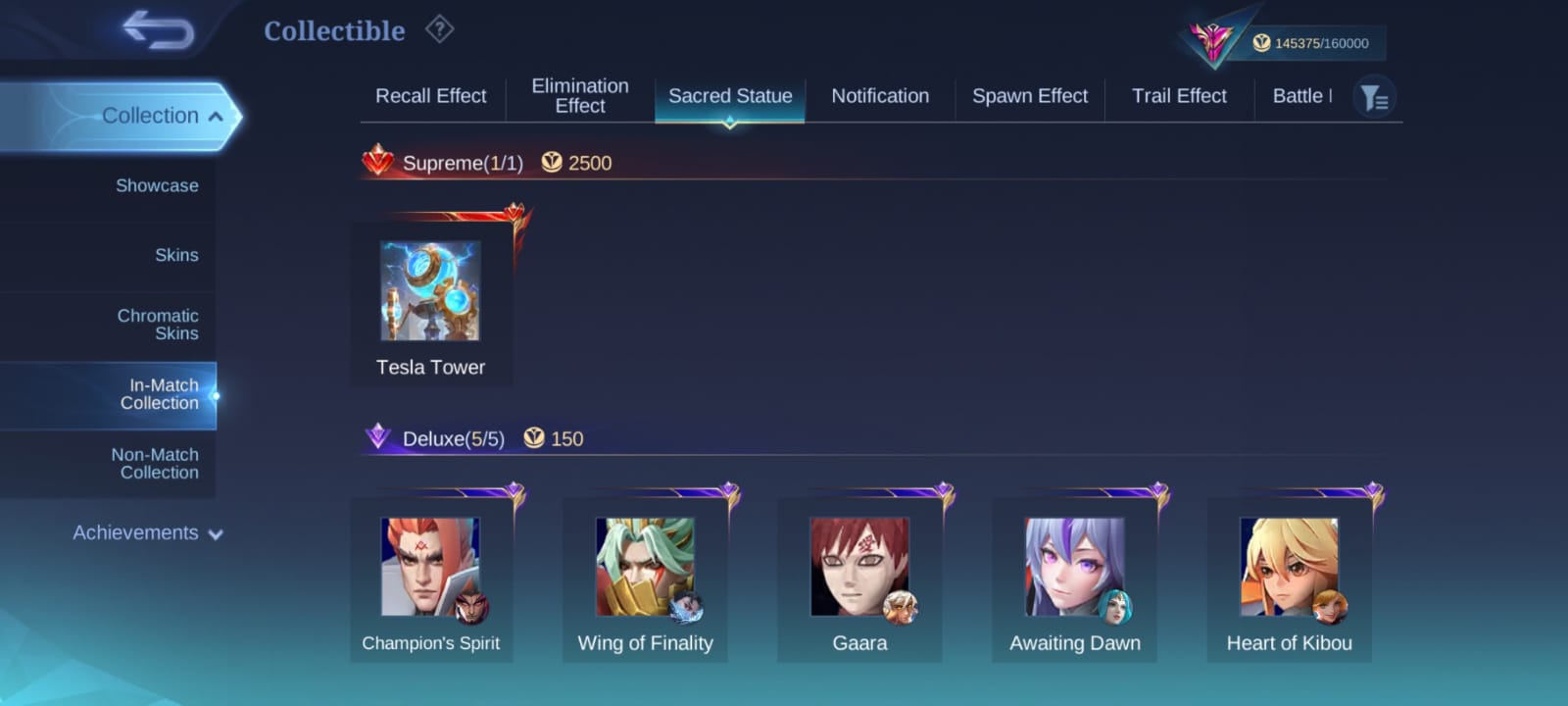Open the filter button beside the tabs

(1374, 97)
